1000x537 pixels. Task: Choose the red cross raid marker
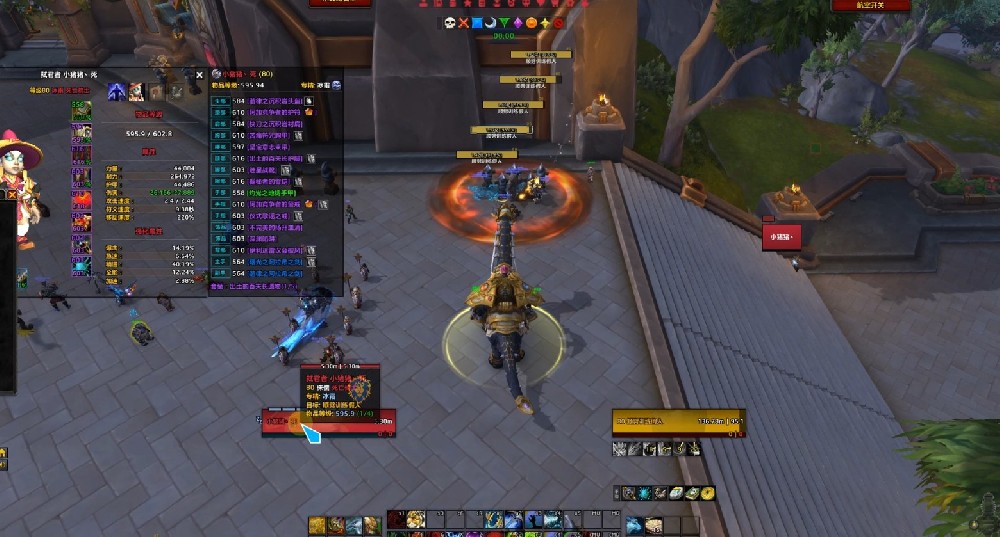(464, 22)
